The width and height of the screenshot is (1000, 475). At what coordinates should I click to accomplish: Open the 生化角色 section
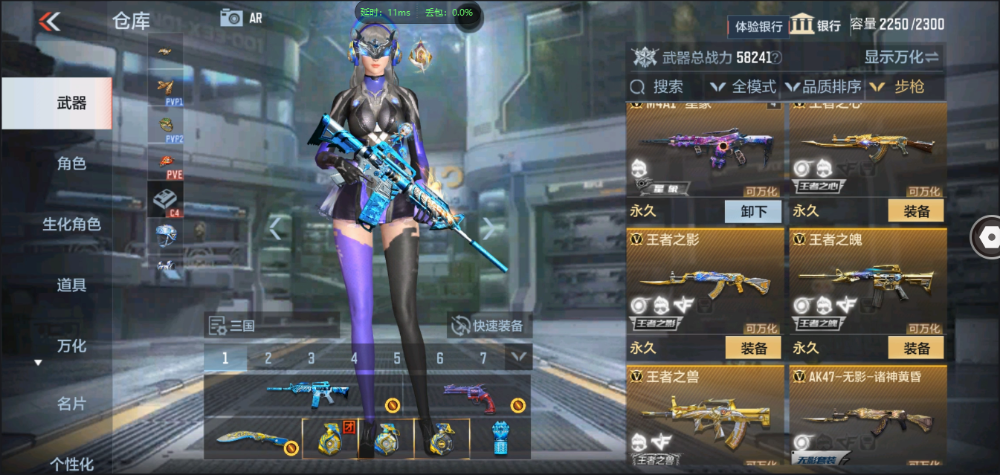click(x=71, y=224)
